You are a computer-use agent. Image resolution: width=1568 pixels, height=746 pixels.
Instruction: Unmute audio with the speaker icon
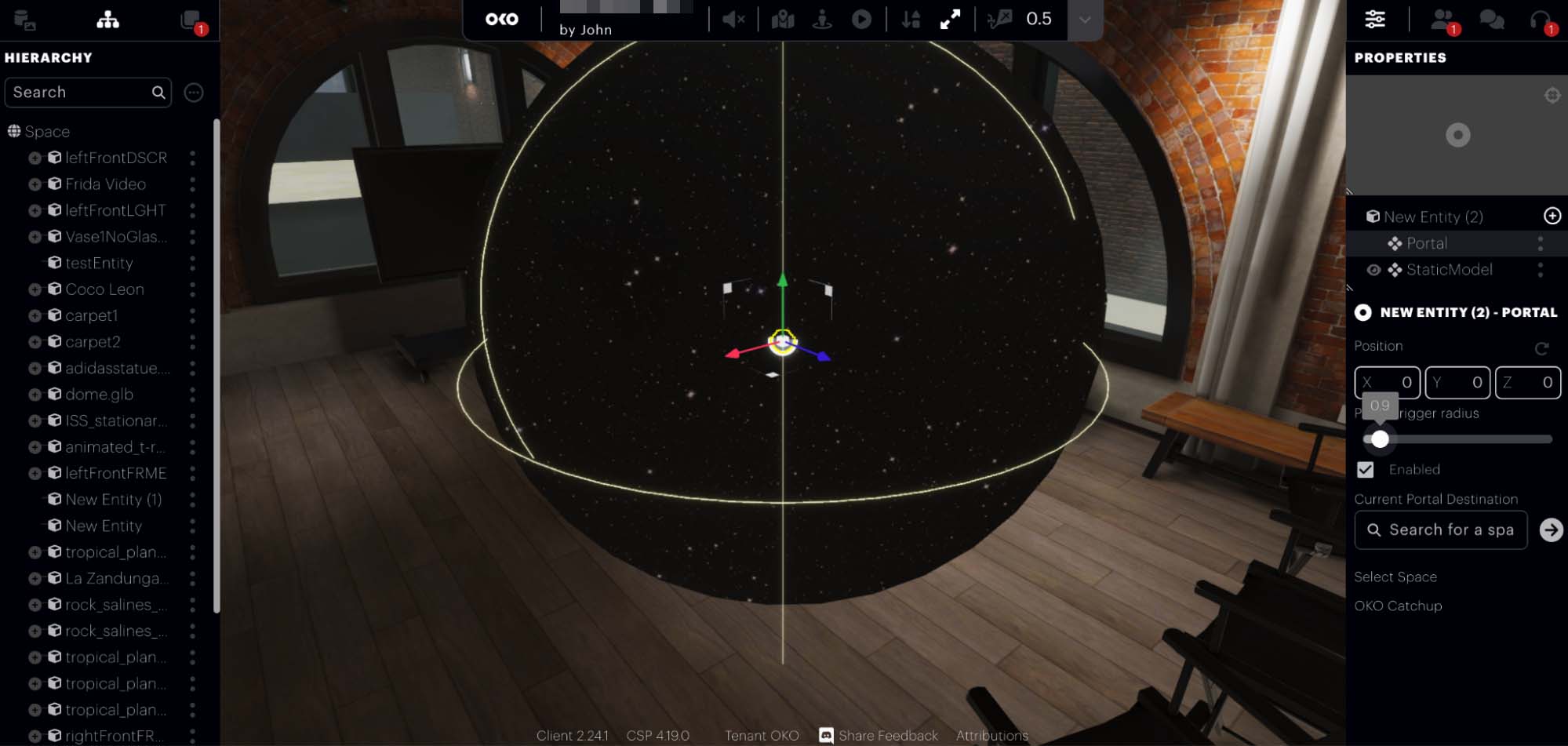coord(733,20)
